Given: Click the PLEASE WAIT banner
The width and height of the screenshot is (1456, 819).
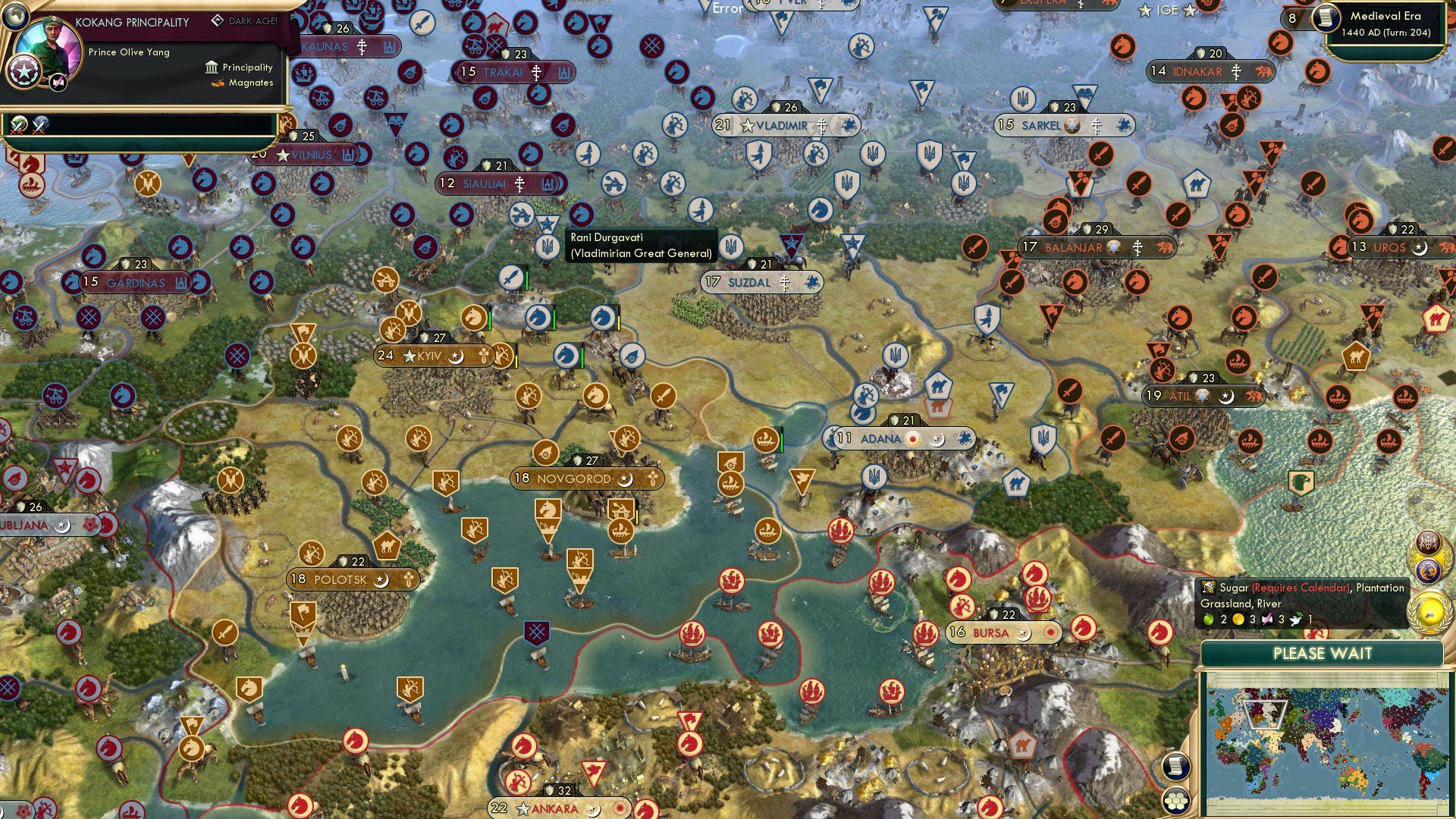Looking at the screenshot, I should pos(1323,653).
